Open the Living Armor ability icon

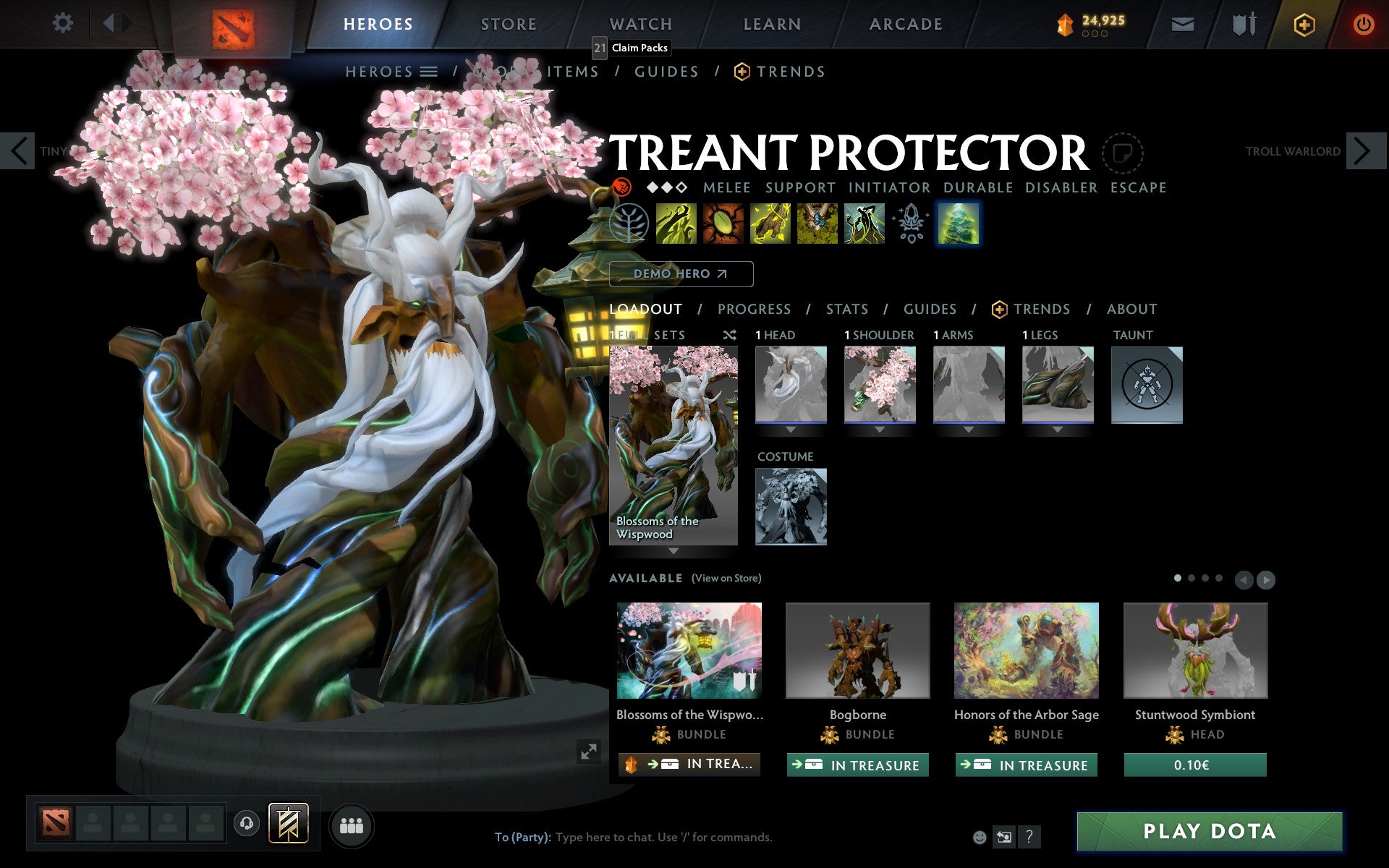click(768, 225)
